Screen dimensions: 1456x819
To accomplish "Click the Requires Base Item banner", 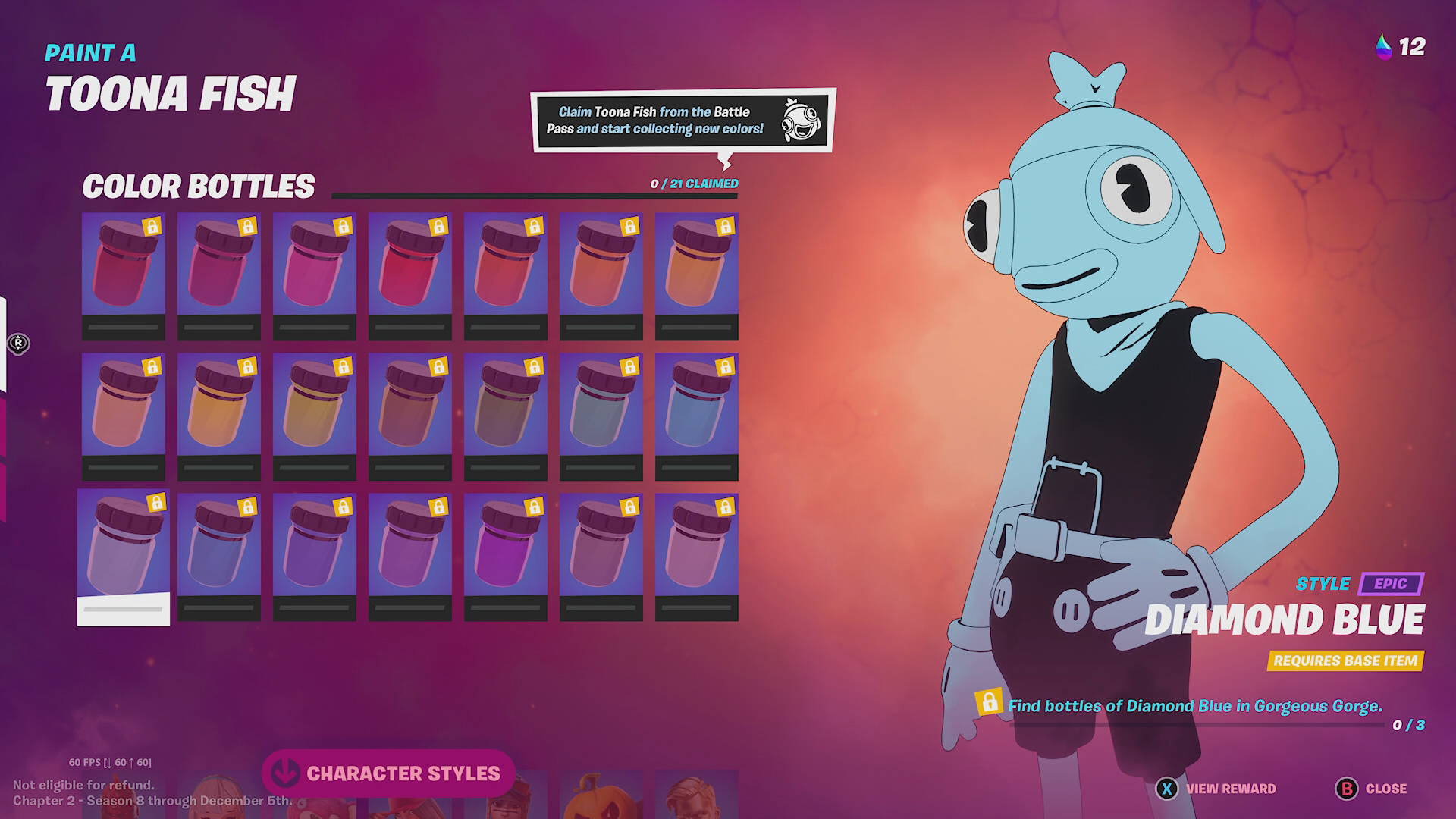I will tap(1345, 661).
